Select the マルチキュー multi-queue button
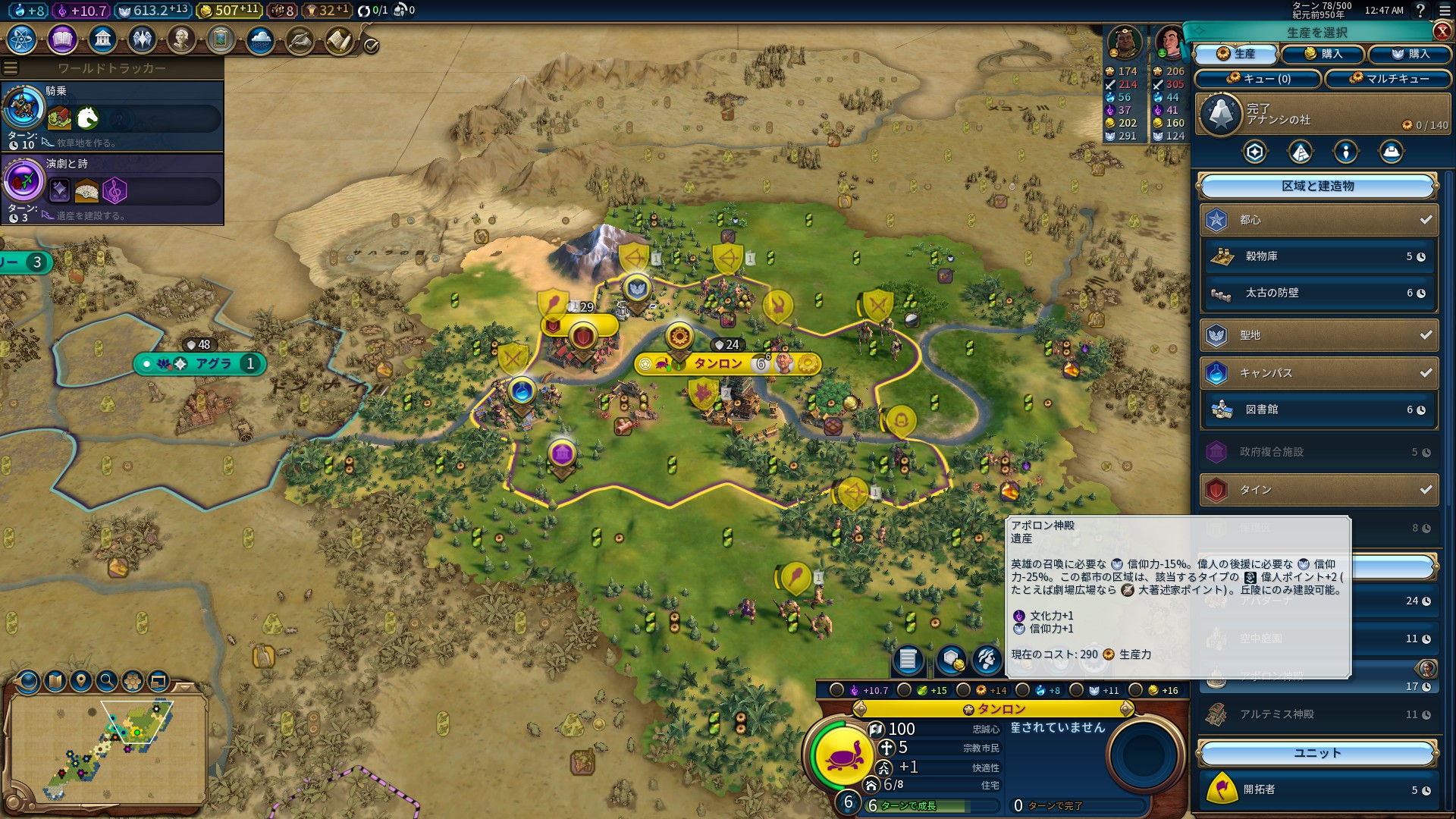 [1389, 79]
